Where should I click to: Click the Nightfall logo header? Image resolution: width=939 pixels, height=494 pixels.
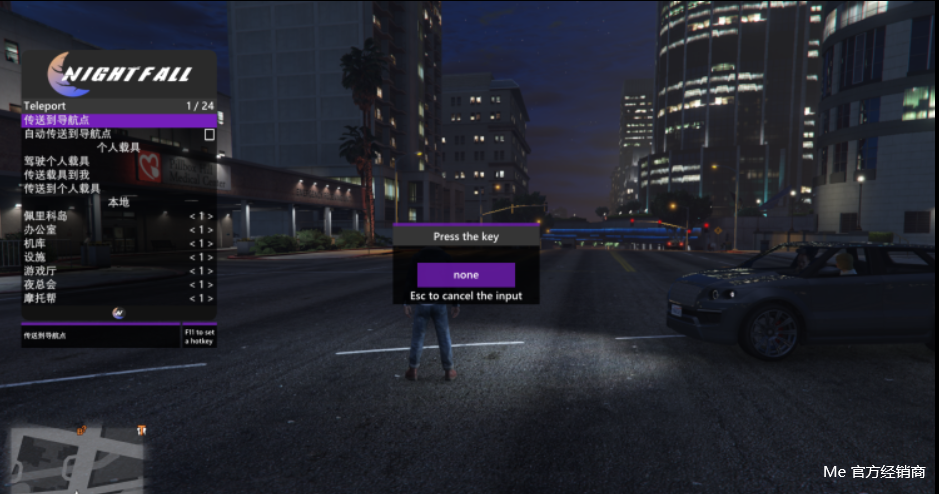pos(119,73)
